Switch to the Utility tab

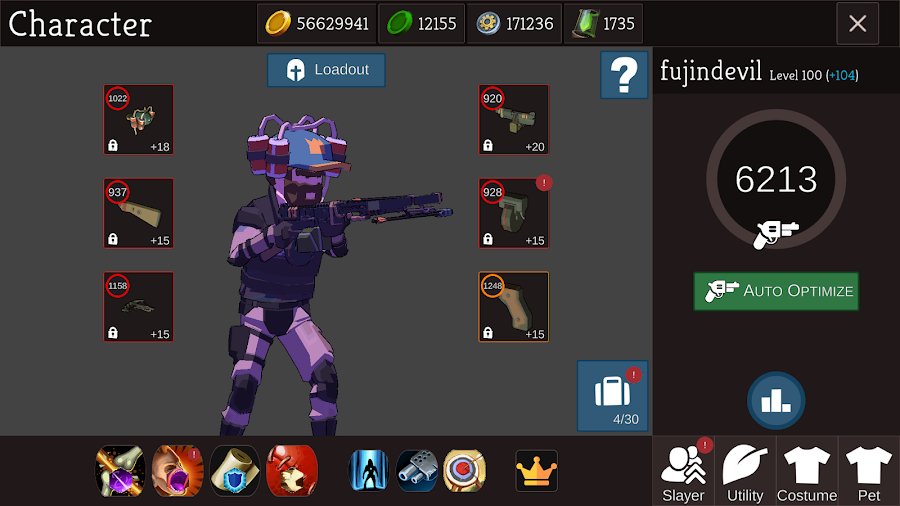tap(745, 471)
